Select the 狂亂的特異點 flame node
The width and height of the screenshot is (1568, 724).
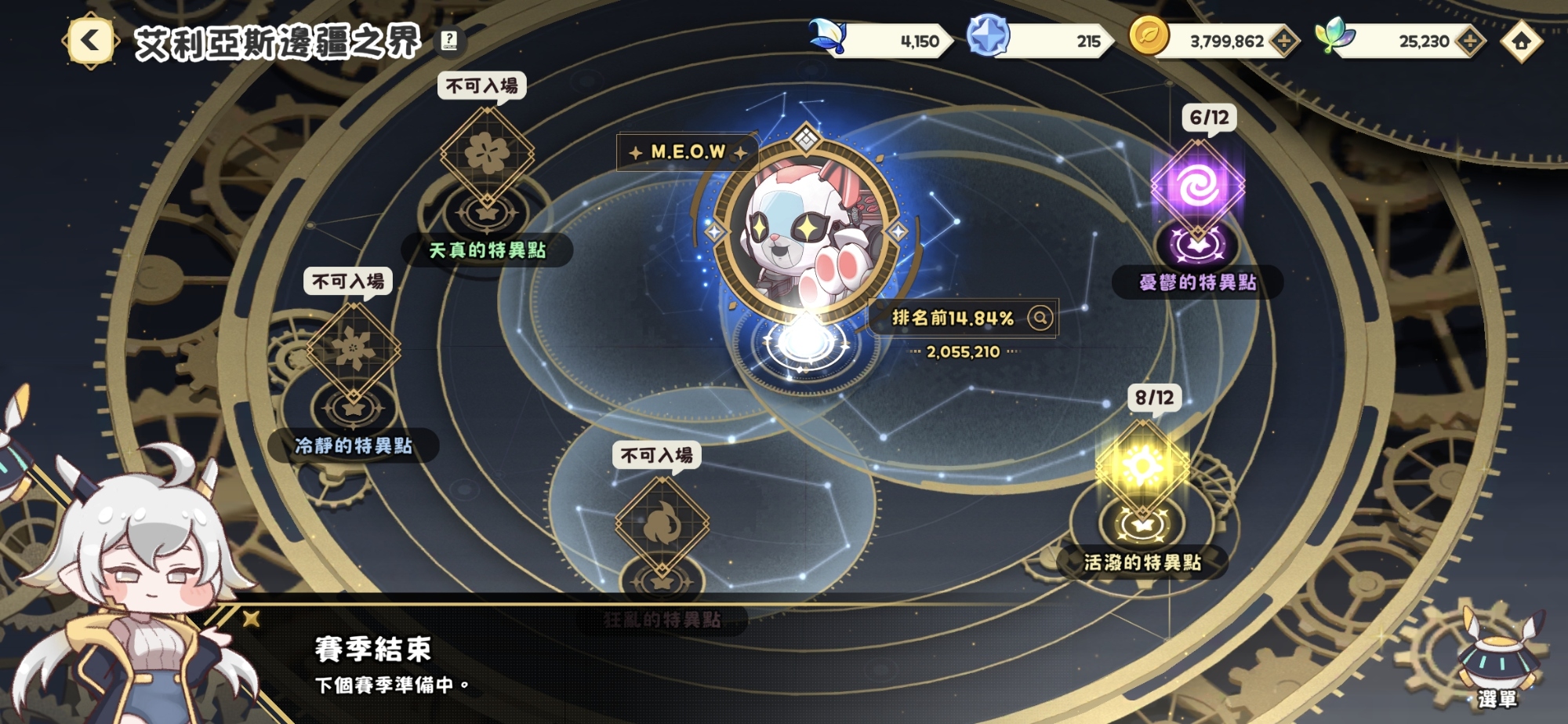coord(662,524)
